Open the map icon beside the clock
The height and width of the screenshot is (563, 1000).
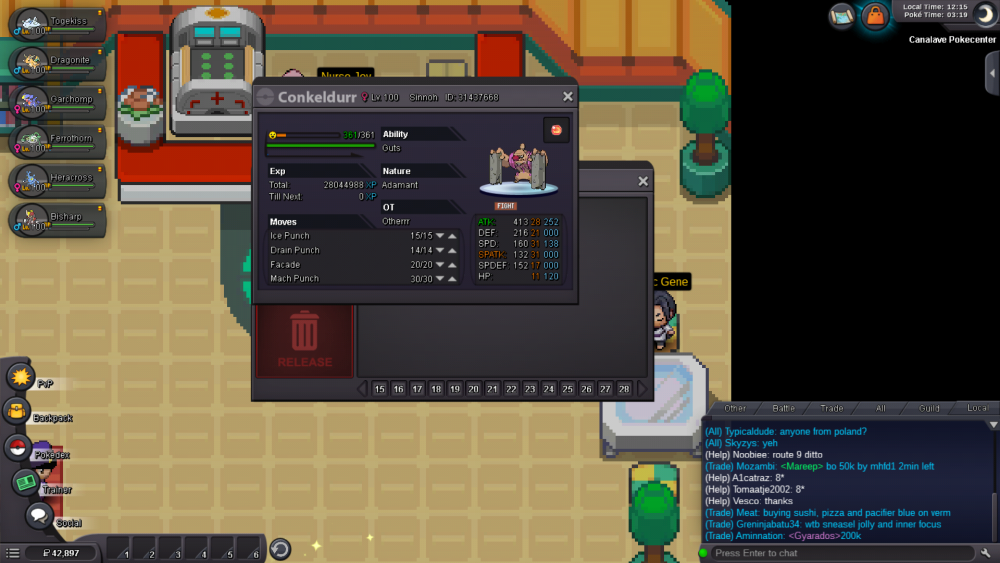(x=841, y=16)
